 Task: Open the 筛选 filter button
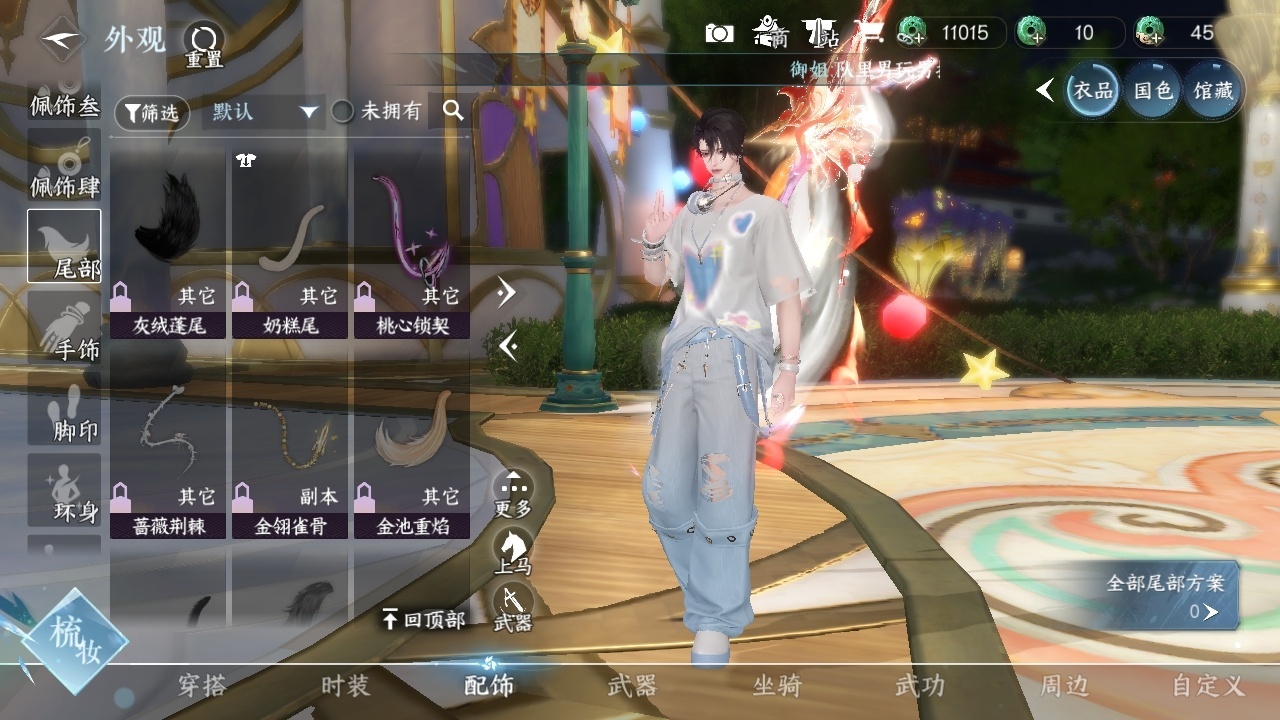click(152, 113)
